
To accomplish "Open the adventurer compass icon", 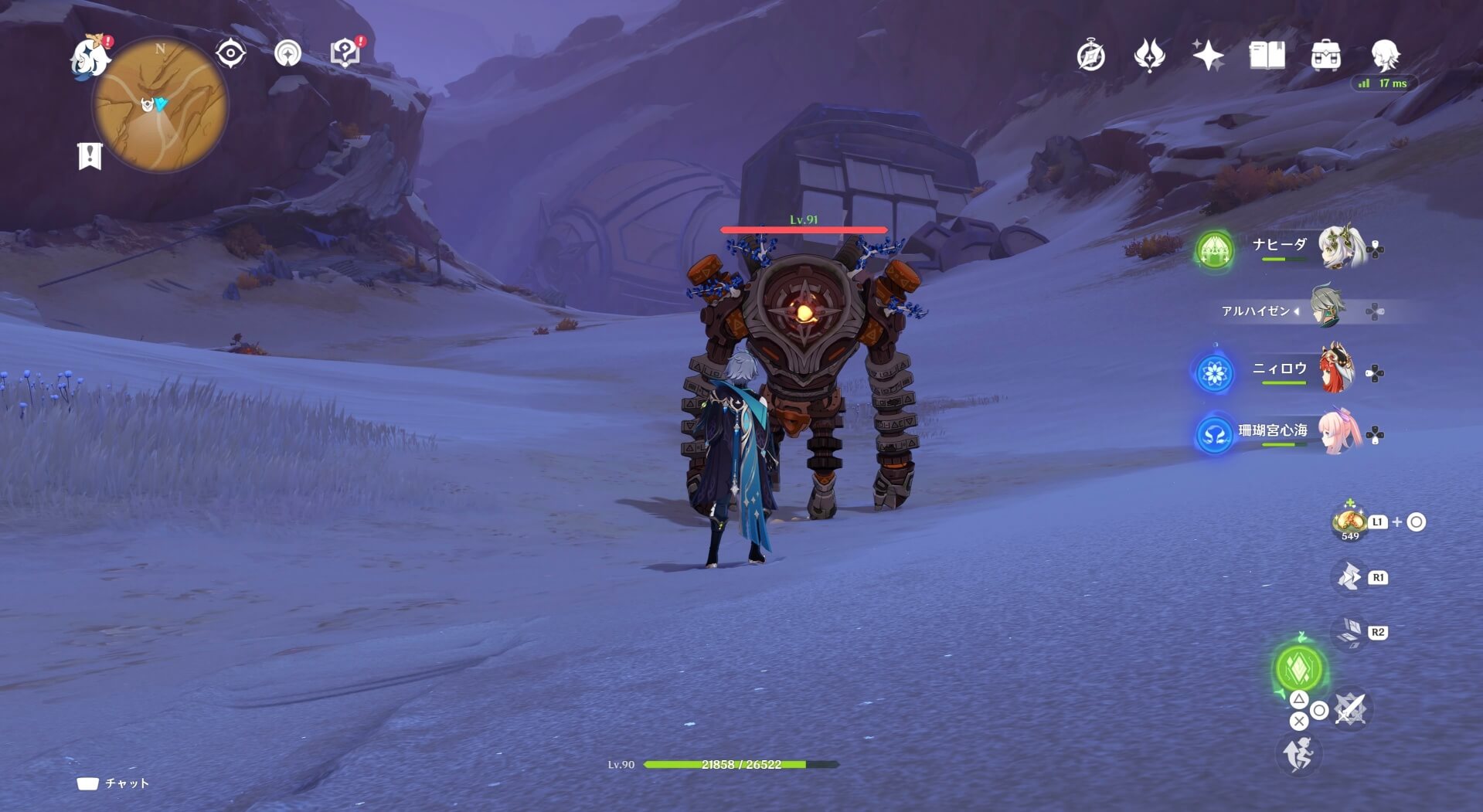I will point(1090,56).
